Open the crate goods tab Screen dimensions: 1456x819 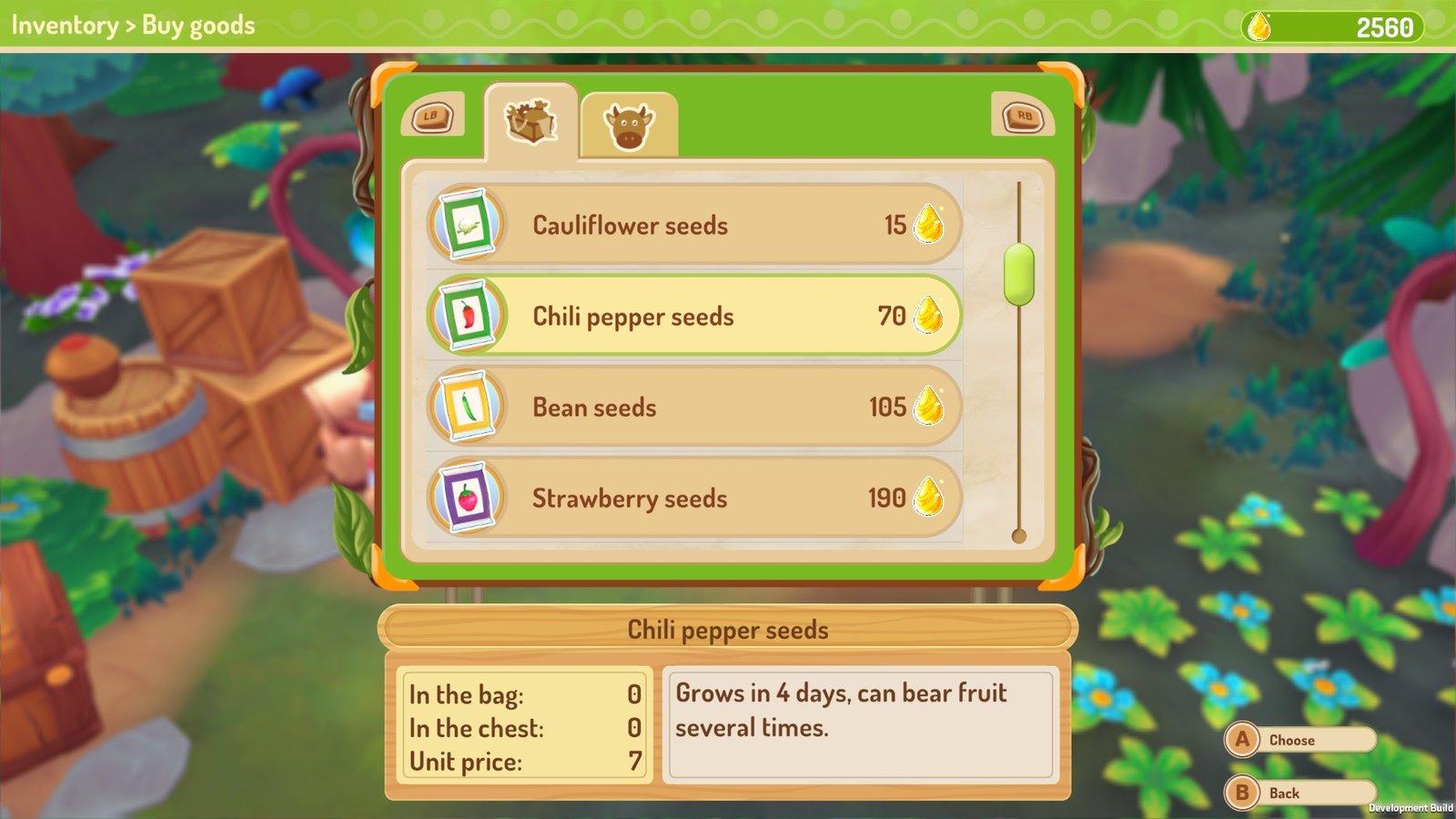531,123
